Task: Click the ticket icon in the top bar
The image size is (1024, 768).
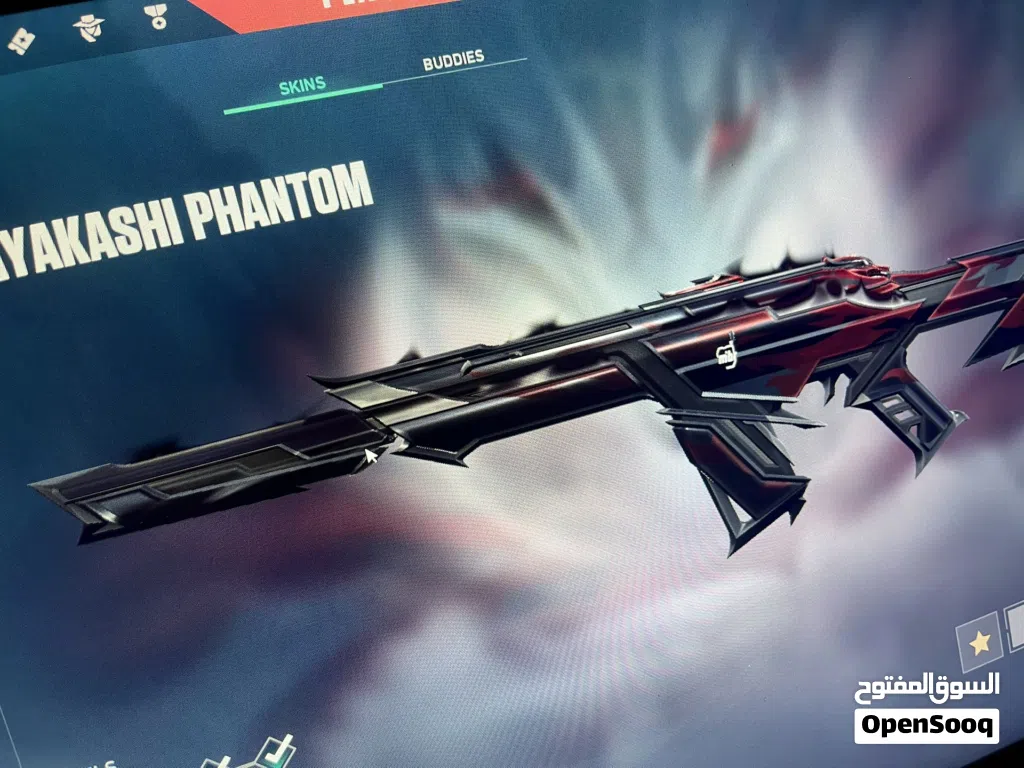Action: 20,42
